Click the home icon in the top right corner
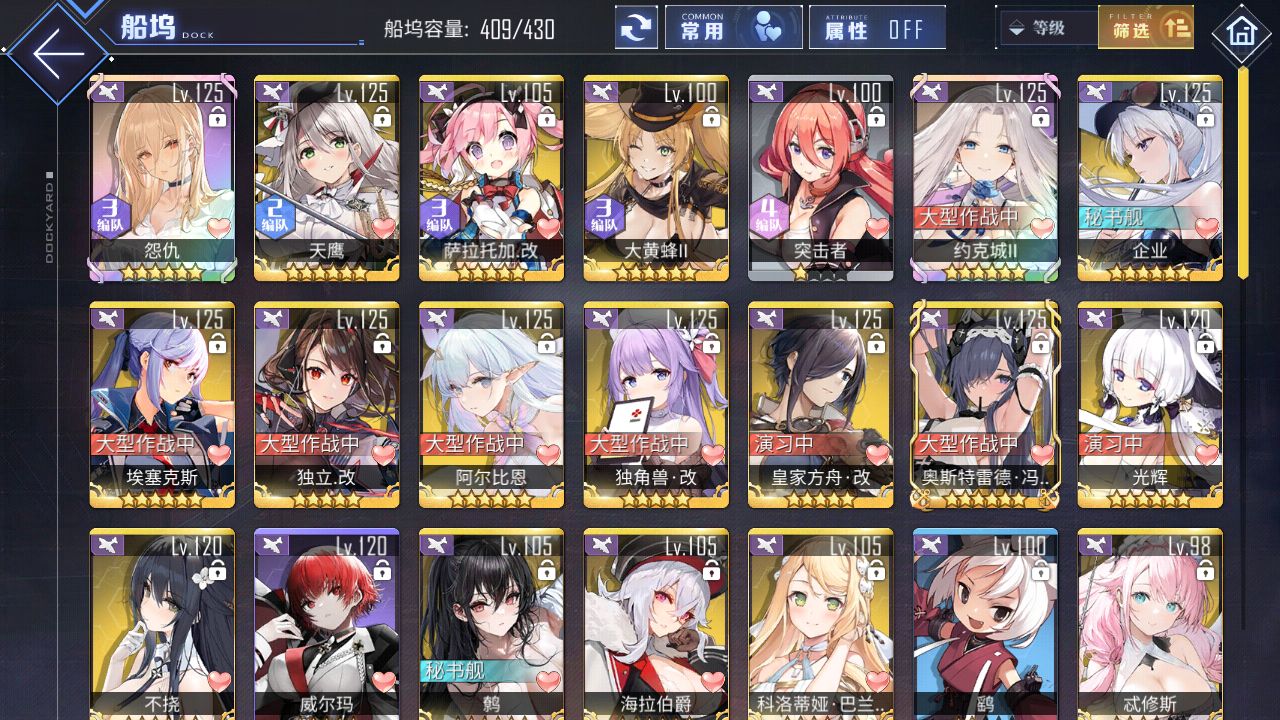The width and height of the screenshot is (1280, 720). pyautogui.click(x=1242, y=33)
